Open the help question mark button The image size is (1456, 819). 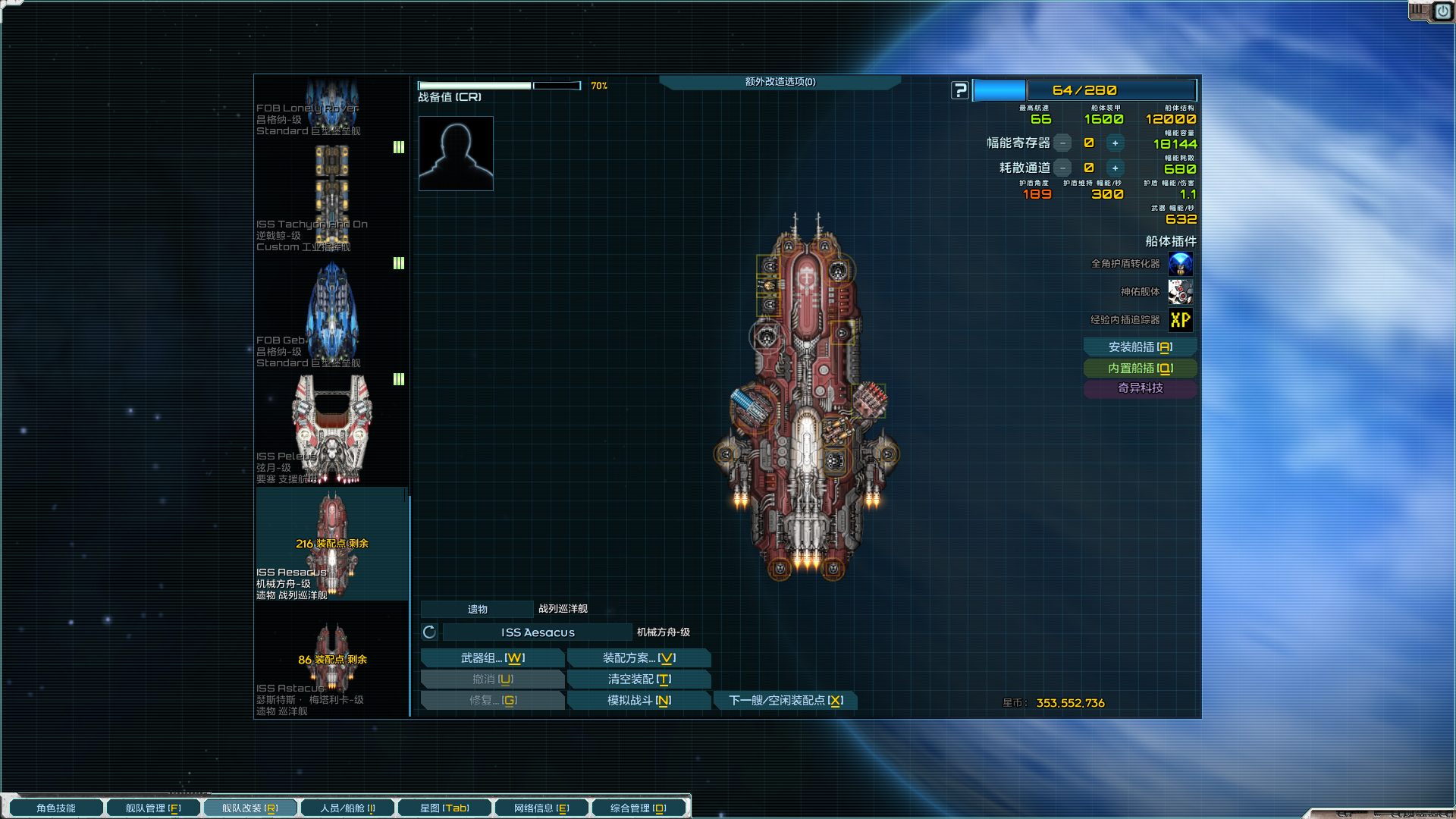[x=960, y=90]
